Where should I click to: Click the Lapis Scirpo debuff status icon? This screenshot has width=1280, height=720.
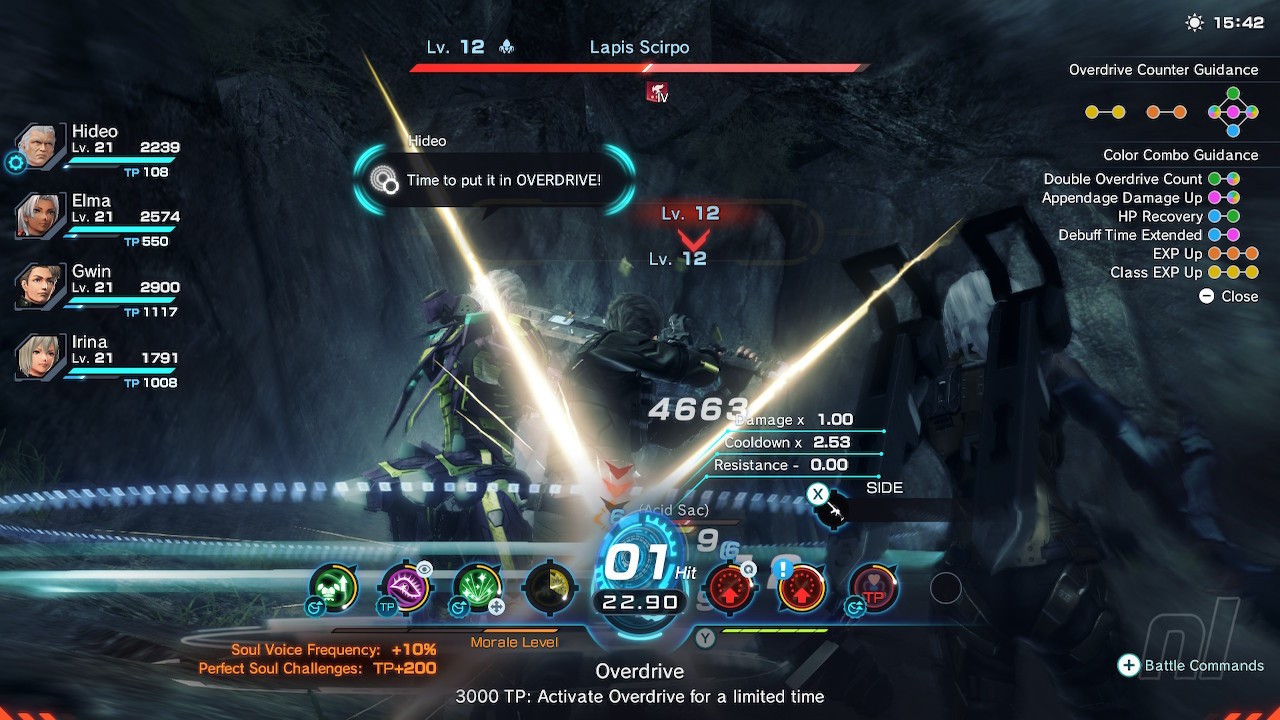click(x=657, y=93)
